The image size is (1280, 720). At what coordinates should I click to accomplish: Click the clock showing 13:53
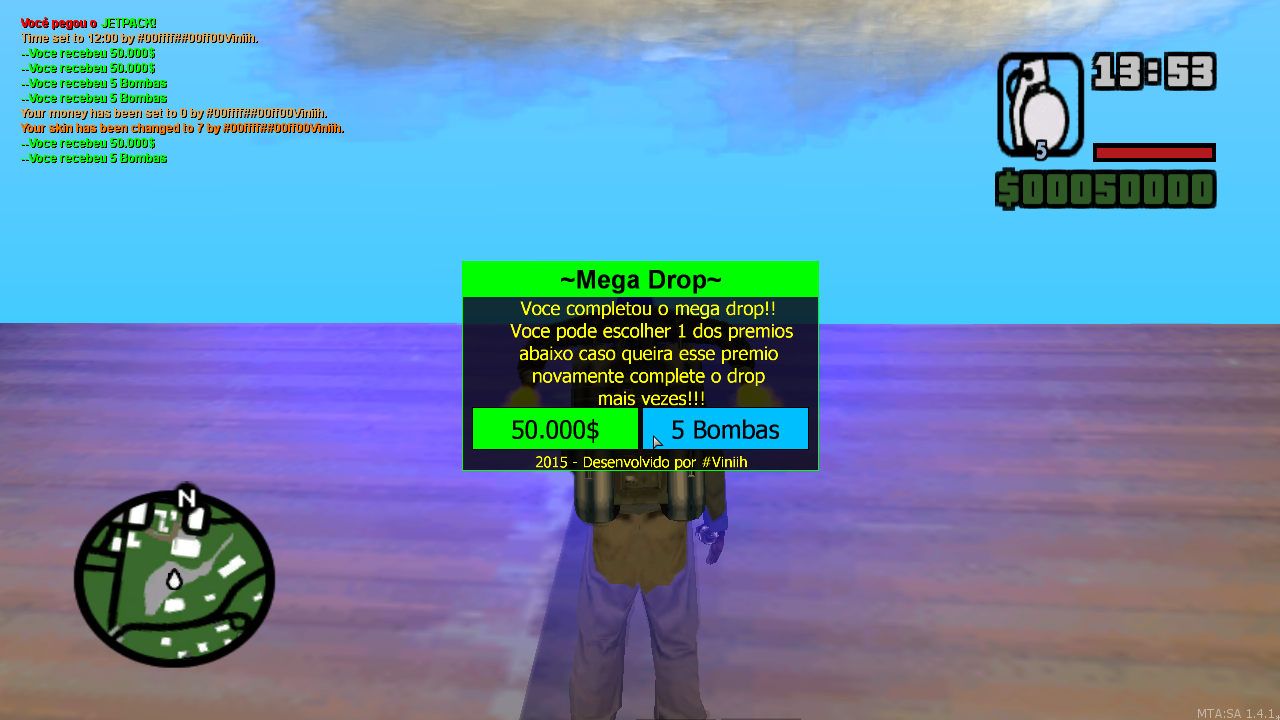[x=1155, y=71]
